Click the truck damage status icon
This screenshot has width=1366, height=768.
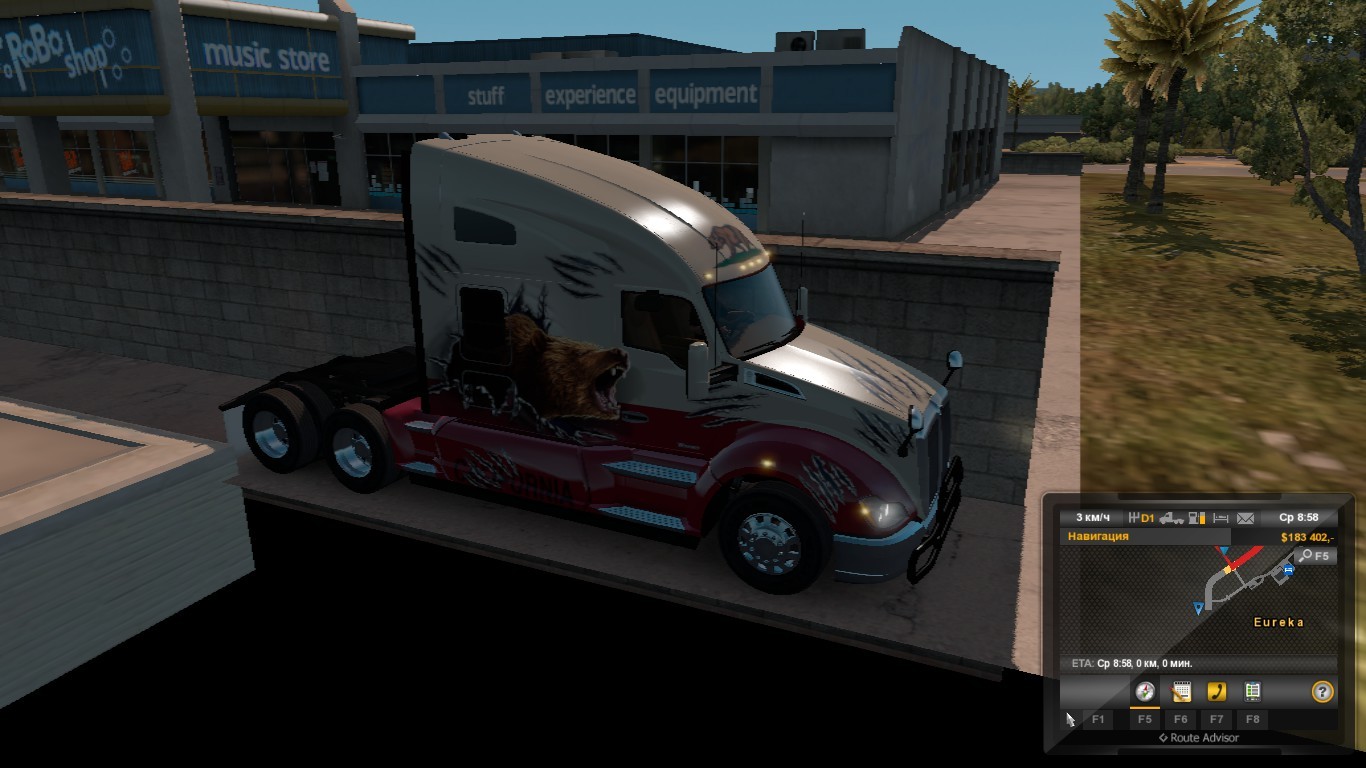(1171, 518)
